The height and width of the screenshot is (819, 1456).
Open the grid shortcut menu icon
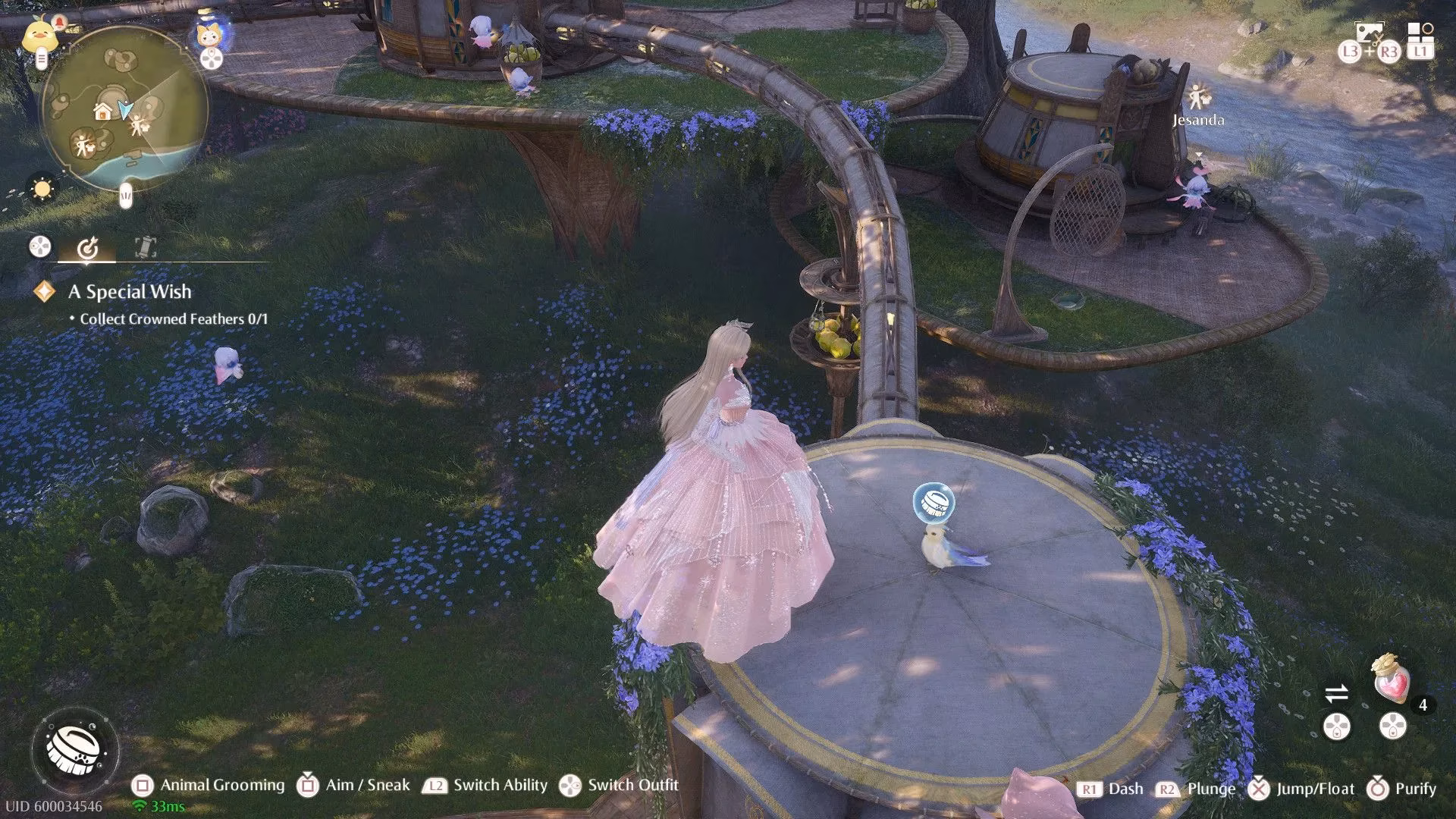pyautogui.click(x=1420, y=32)
